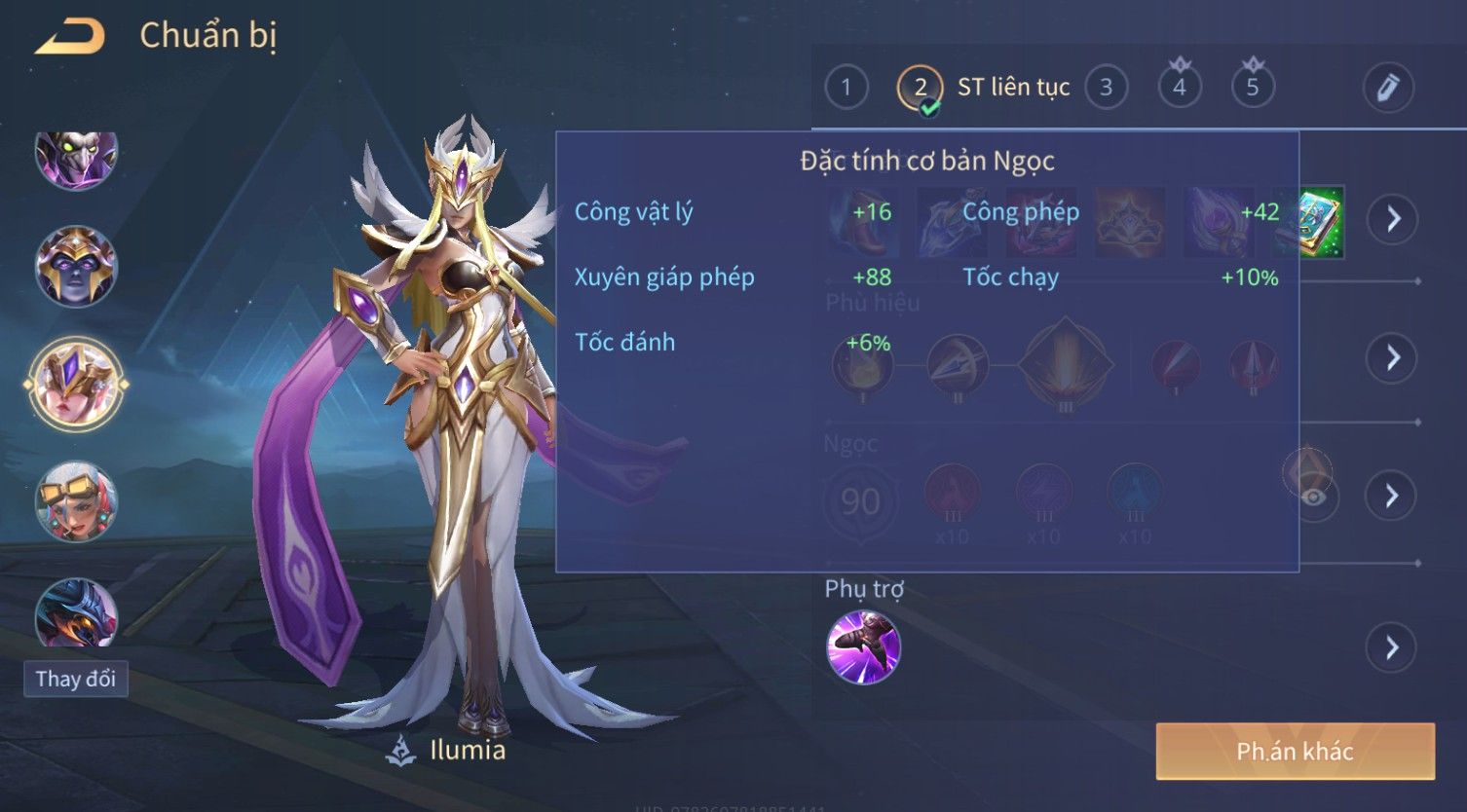This screenshot has height=812, width=1467.
Task: Select preset 2 ST liên tục
Action: click(920, 88)
